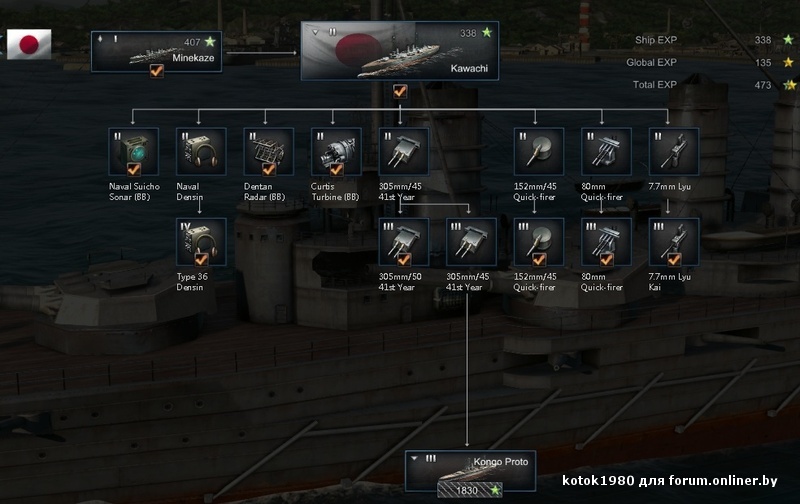The height and width of the screenshot is (504, 800).
Task: Choose the Naval Densin module
Action: click(200, 152)
